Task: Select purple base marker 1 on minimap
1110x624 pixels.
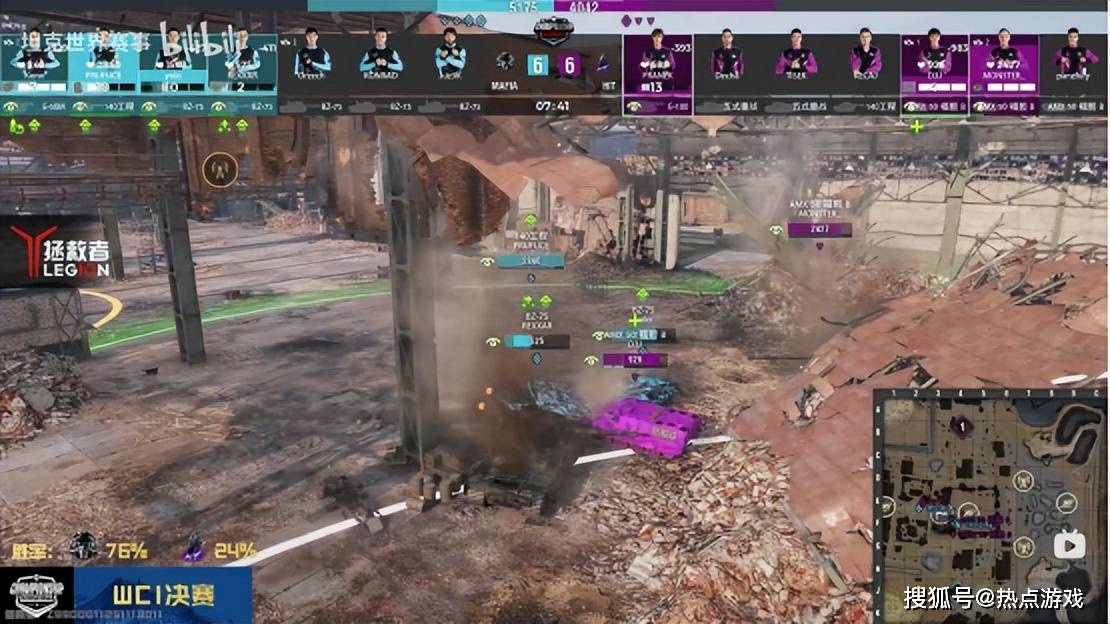Action: pyautogui.click(x=961, y=427)
